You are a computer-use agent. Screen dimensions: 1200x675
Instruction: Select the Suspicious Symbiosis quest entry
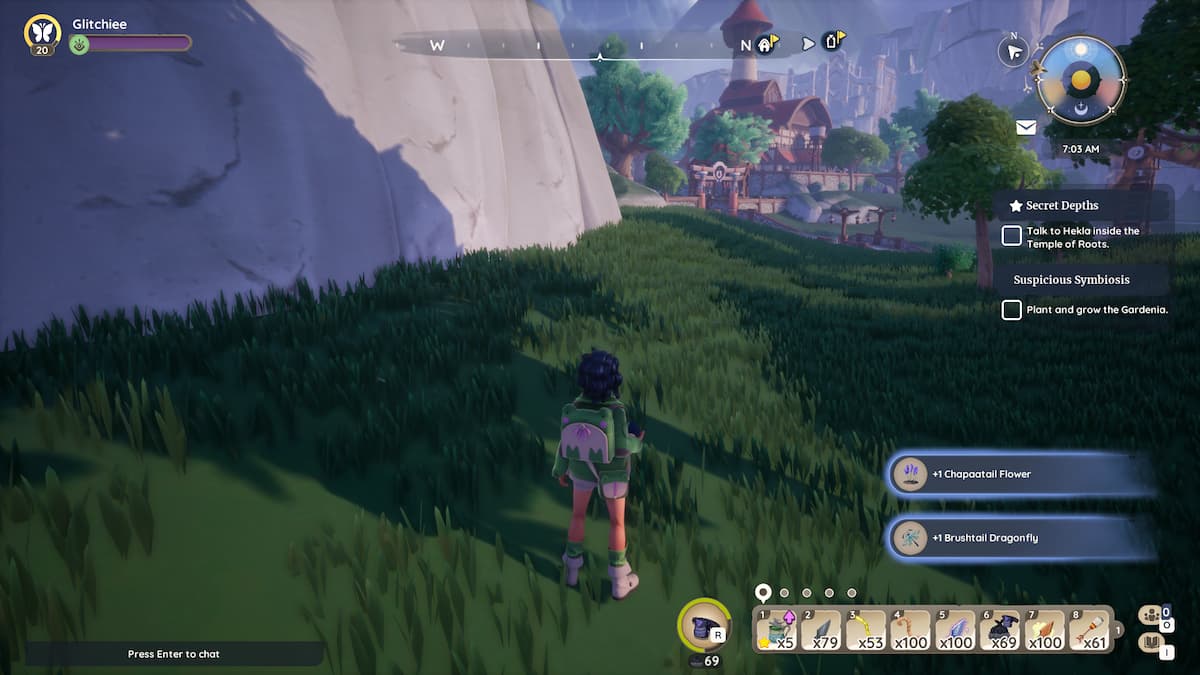pyautogui.click(x=1071, y=280)
